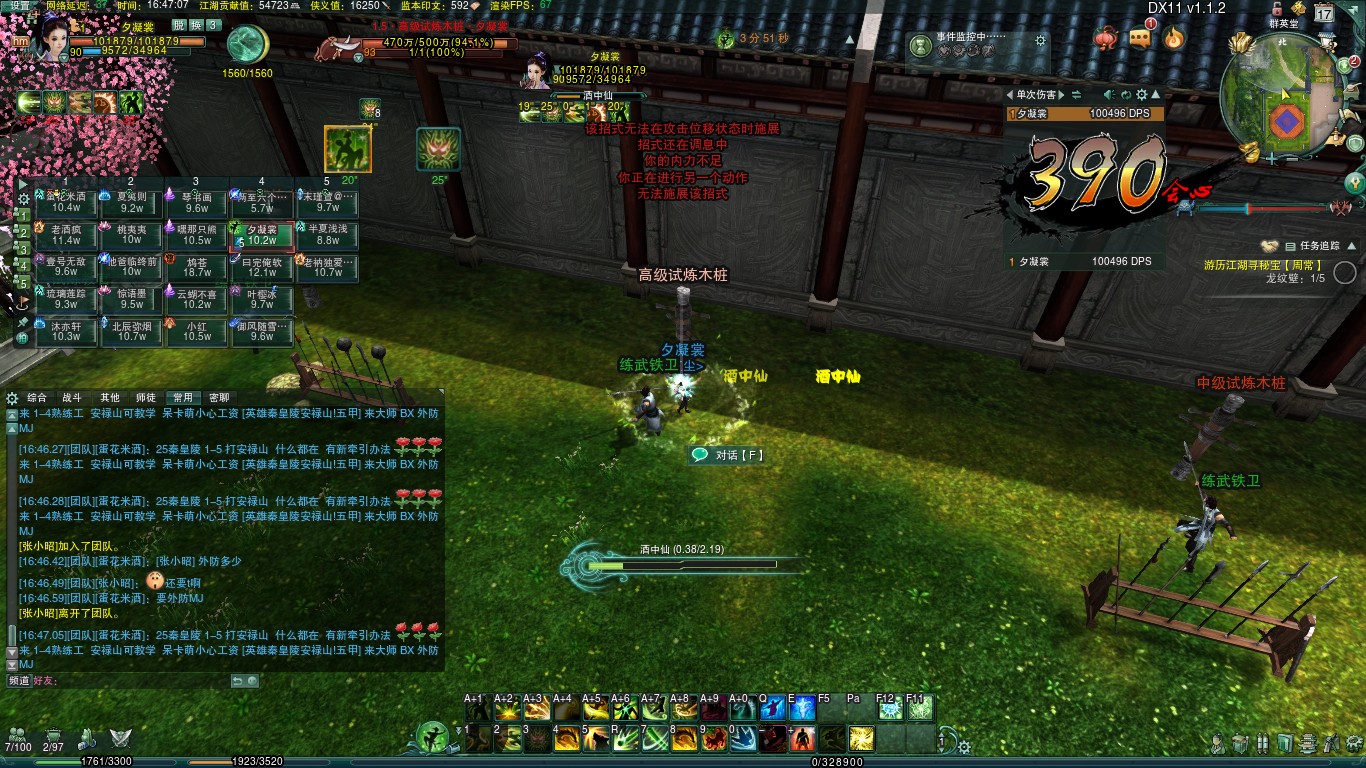Click the red lantern event icon
The image size is (1366, 768).
coord(1107,38)
